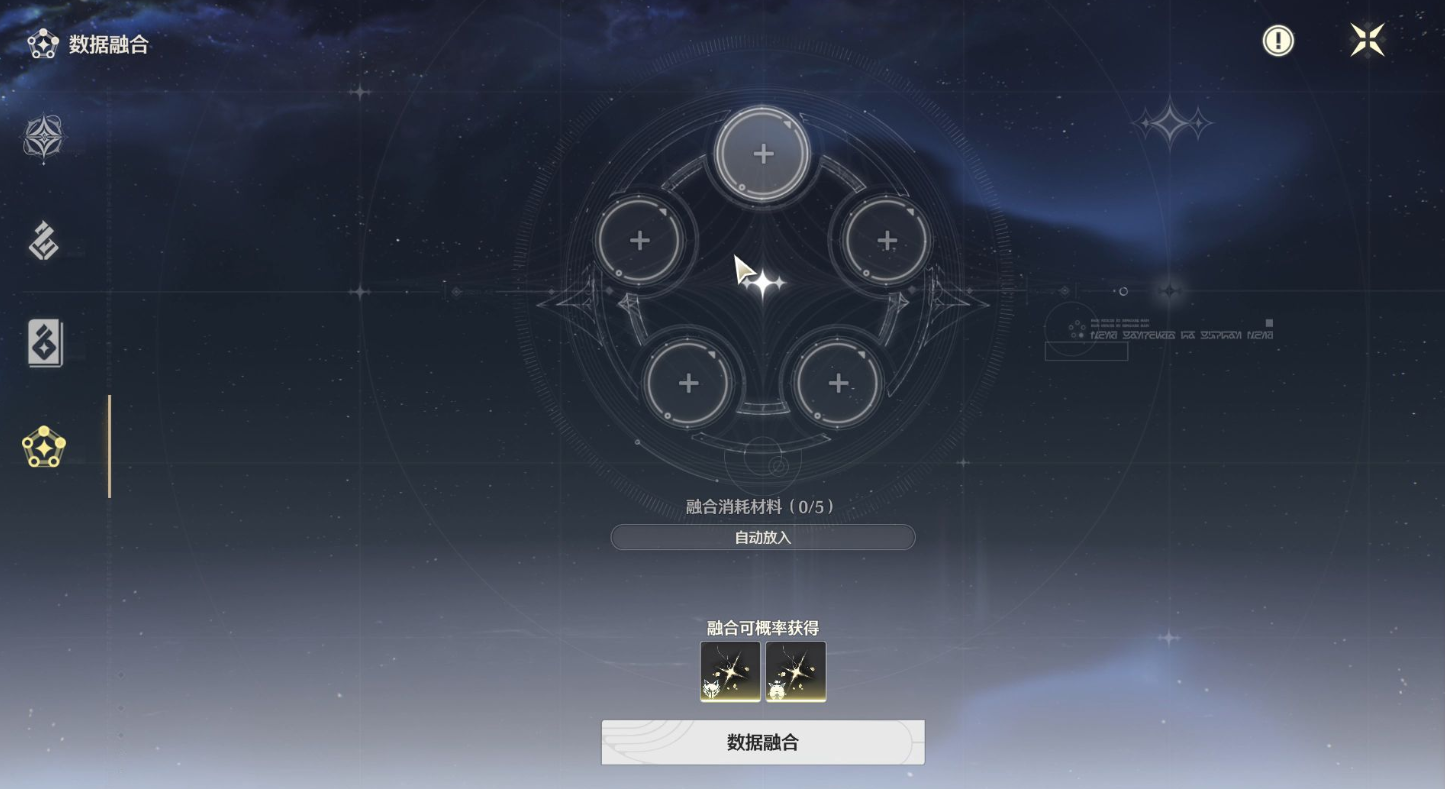This screenshot has height=789, width=1445.
Task: Click the 数据融合 merge button
Action: pos(762,742)
